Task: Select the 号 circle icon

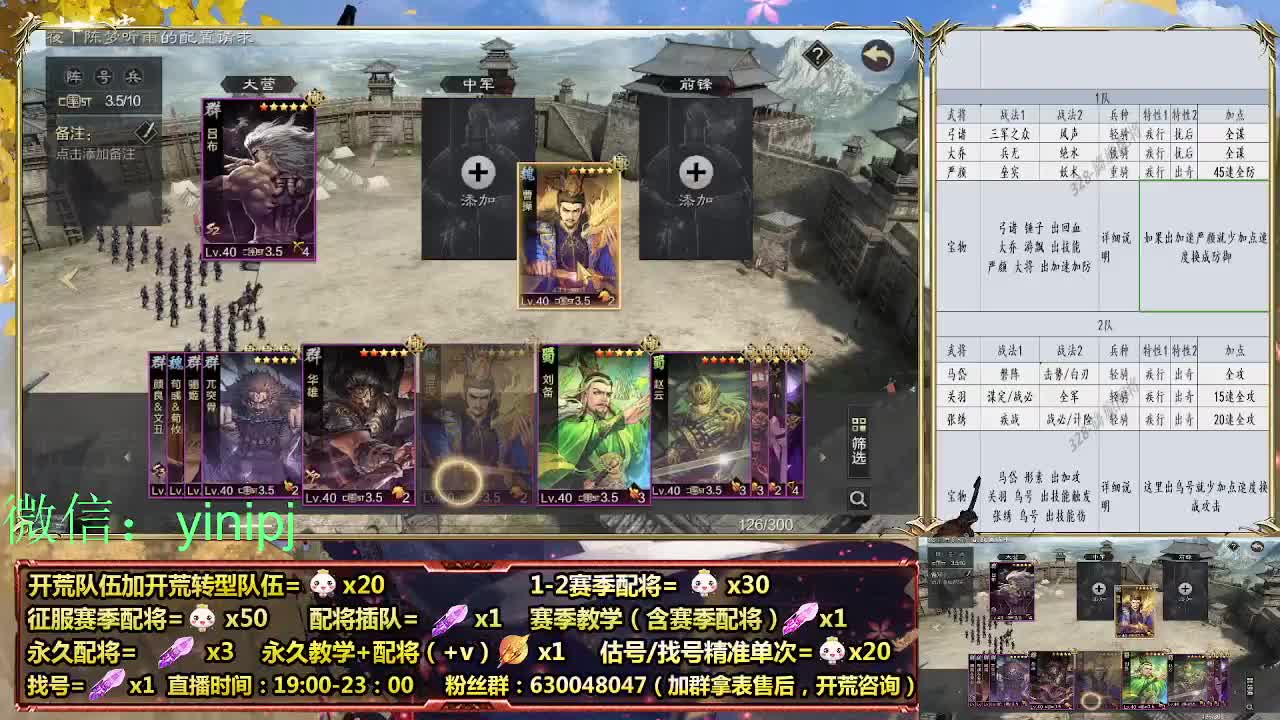Action: (x=102, y=75)
